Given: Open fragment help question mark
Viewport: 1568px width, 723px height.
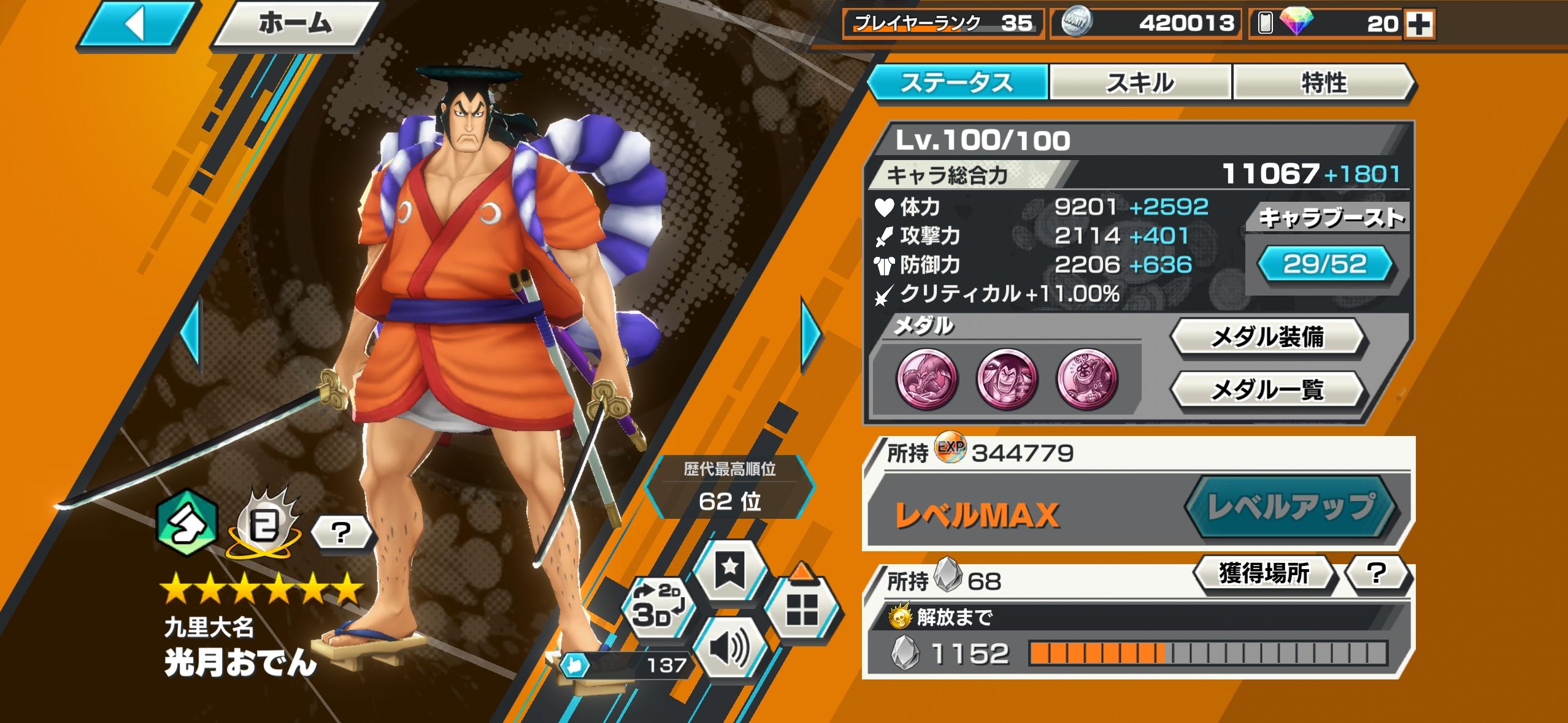Looking at the screenshot, I should (x=1377, y=573).
